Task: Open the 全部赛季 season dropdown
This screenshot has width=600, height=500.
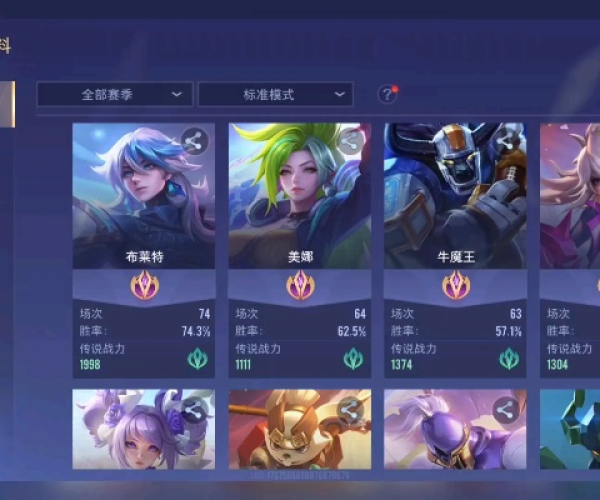Action: click(115, 95)
